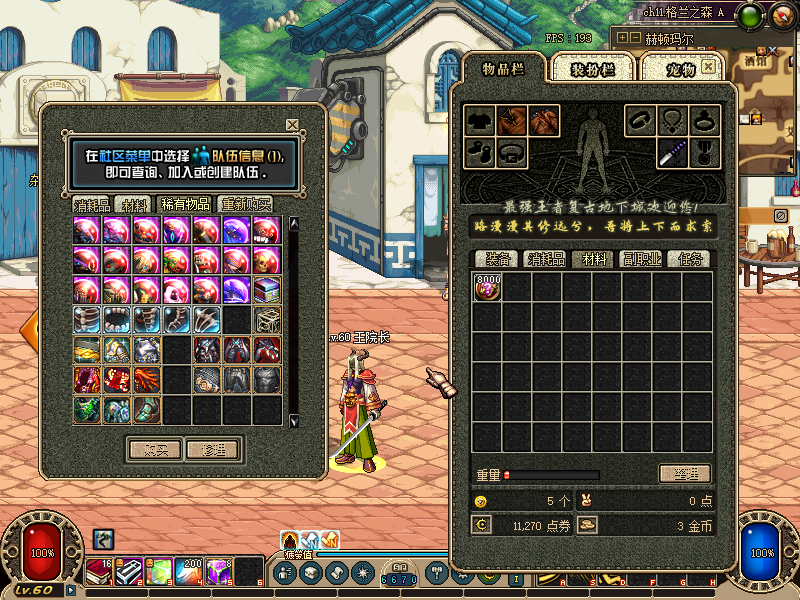Switch to the 消耗品 shop tab
The height and width of the screenshot is (600, 800).
click(91, 204)
